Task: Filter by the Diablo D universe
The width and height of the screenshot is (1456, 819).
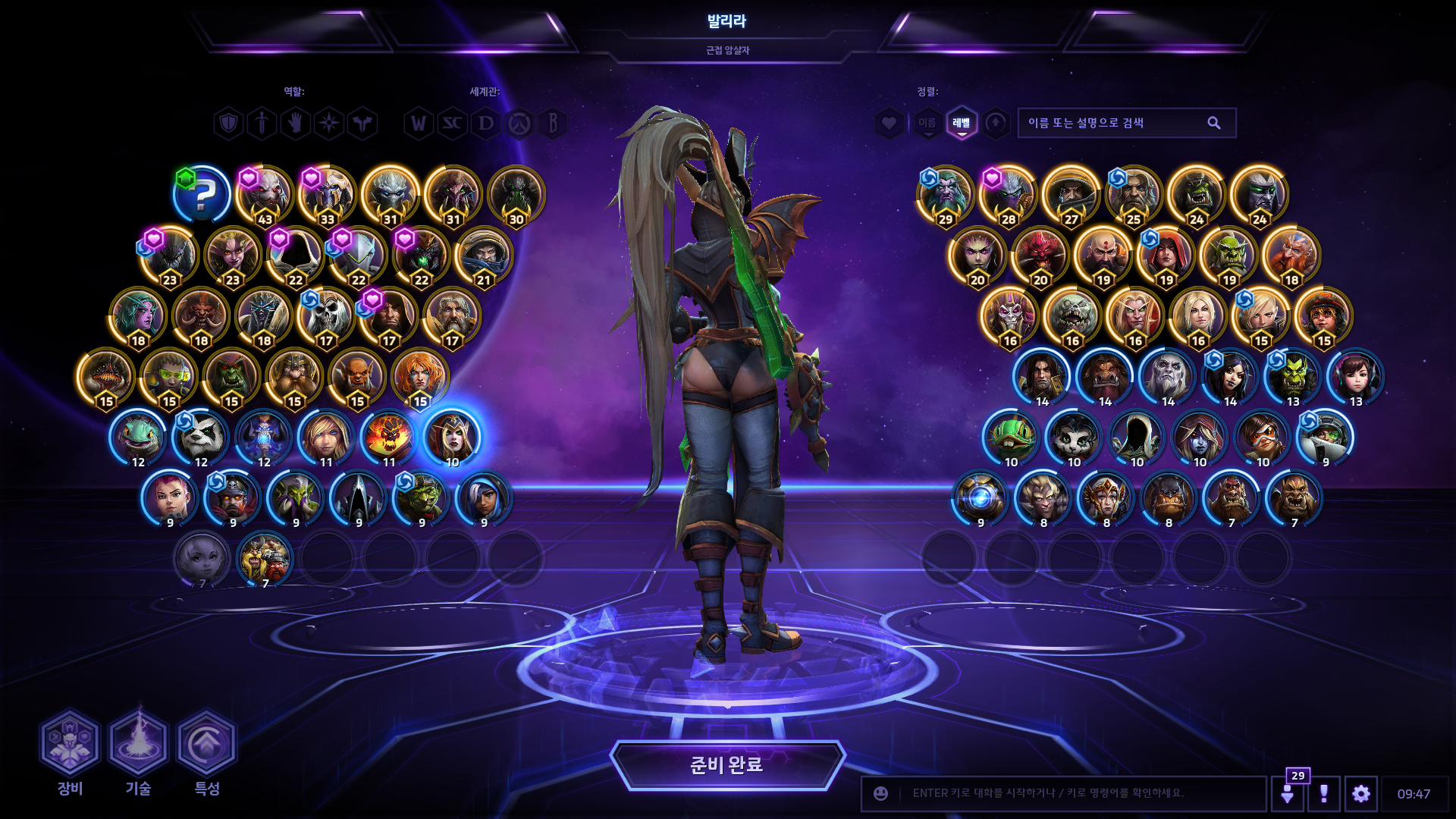Action: pyautogui.click(x=486, y=123)
